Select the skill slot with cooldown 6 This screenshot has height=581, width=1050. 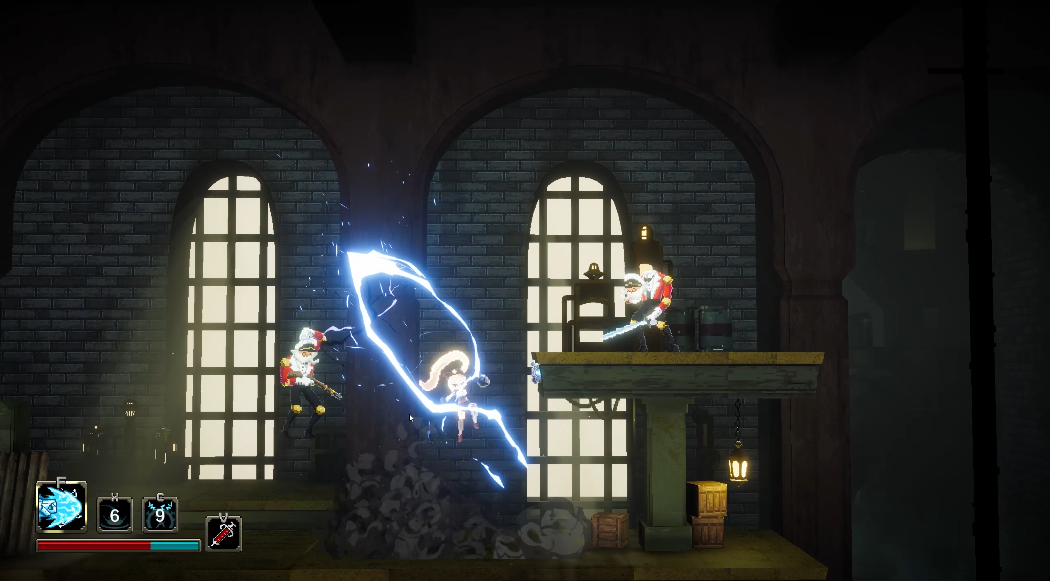[x=114, y=515]
